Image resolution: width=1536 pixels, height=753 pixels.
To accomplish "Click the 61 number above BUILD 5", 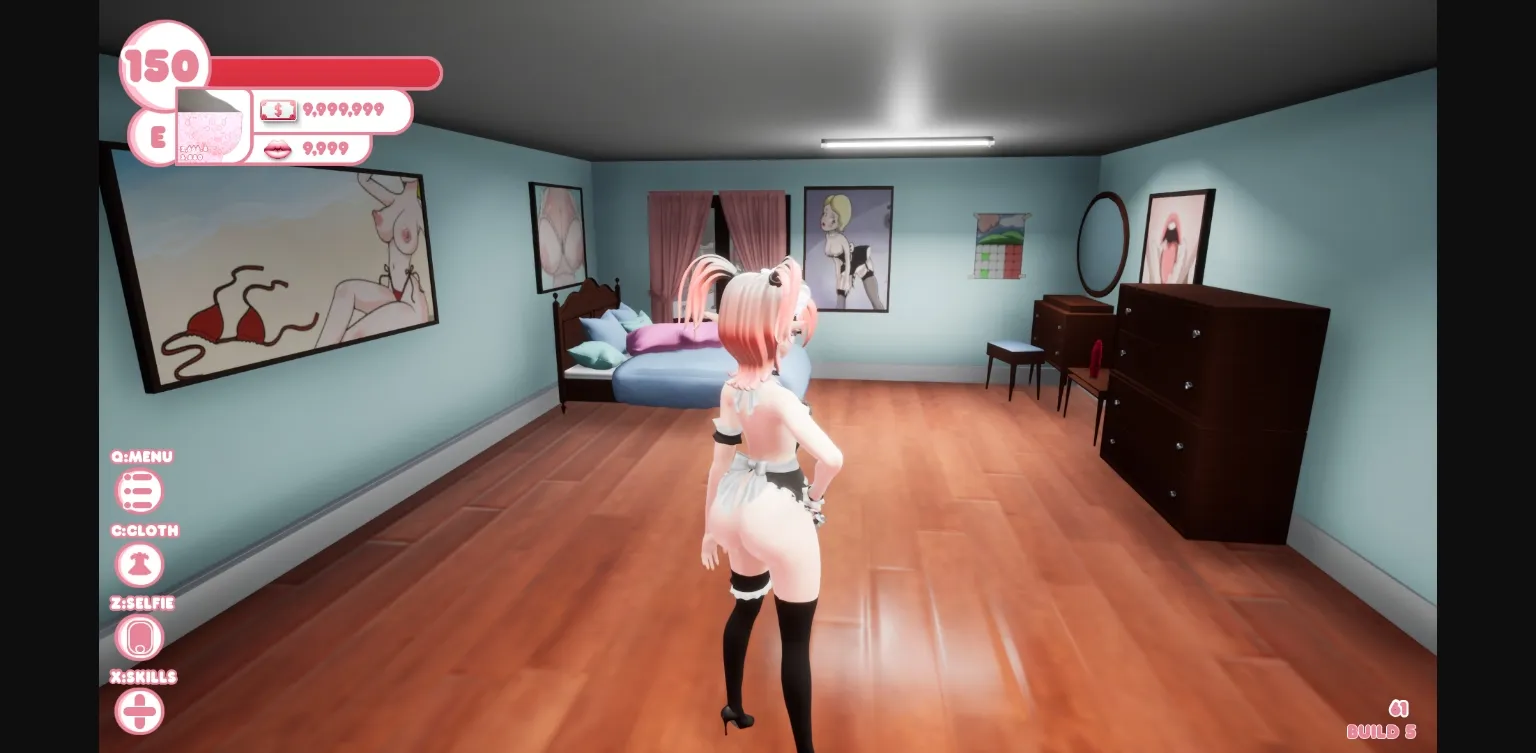I will (1397, 708).
